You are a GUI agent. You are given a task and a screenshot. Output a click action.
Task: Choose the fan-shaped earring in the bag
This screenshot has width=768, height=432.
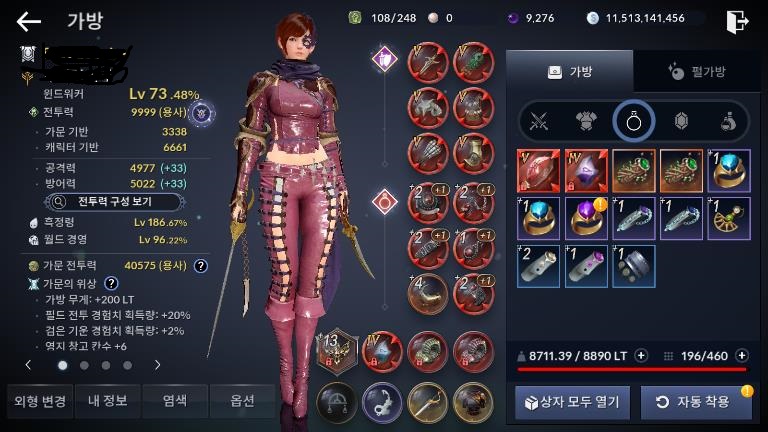[729, 218]
